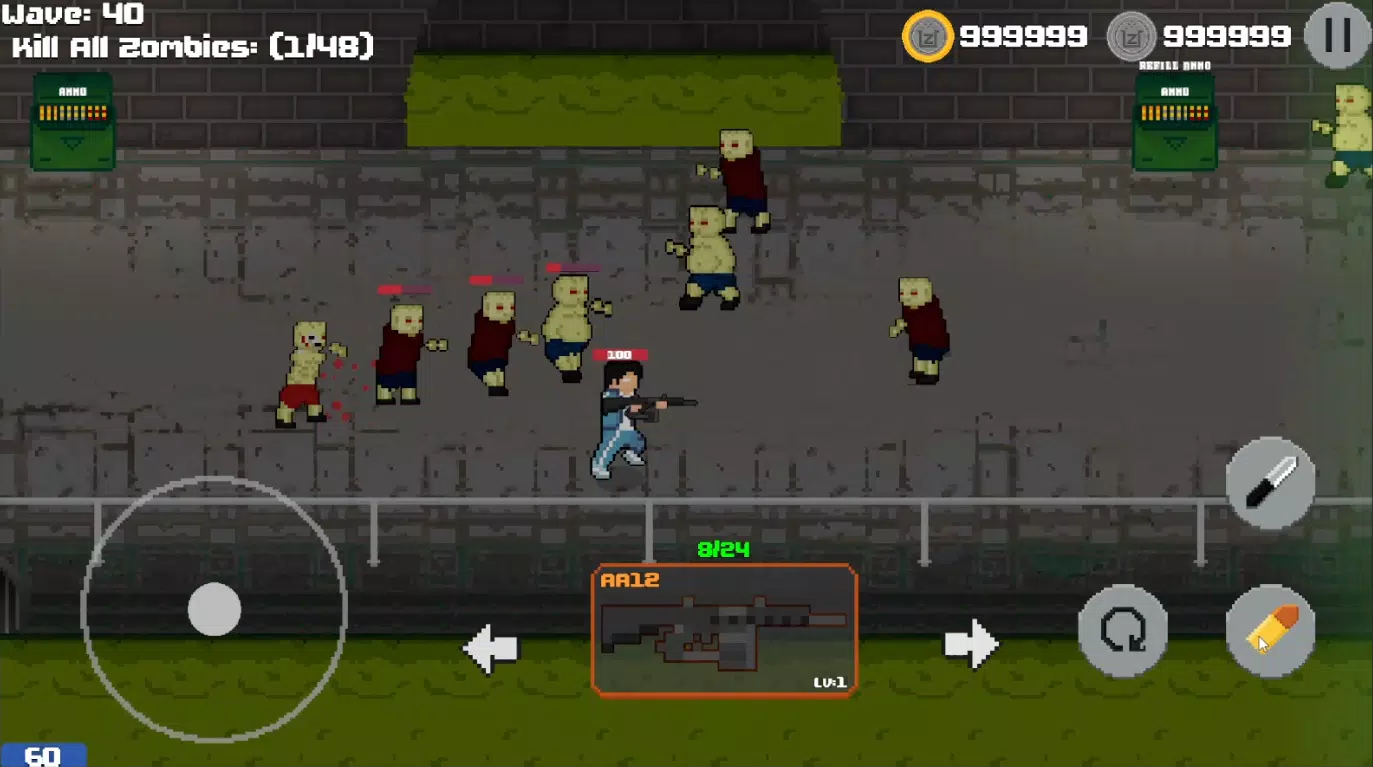This screenshot has height=767, width=1373.
Task: Click the player's red health bar
Action: [619, 352]
